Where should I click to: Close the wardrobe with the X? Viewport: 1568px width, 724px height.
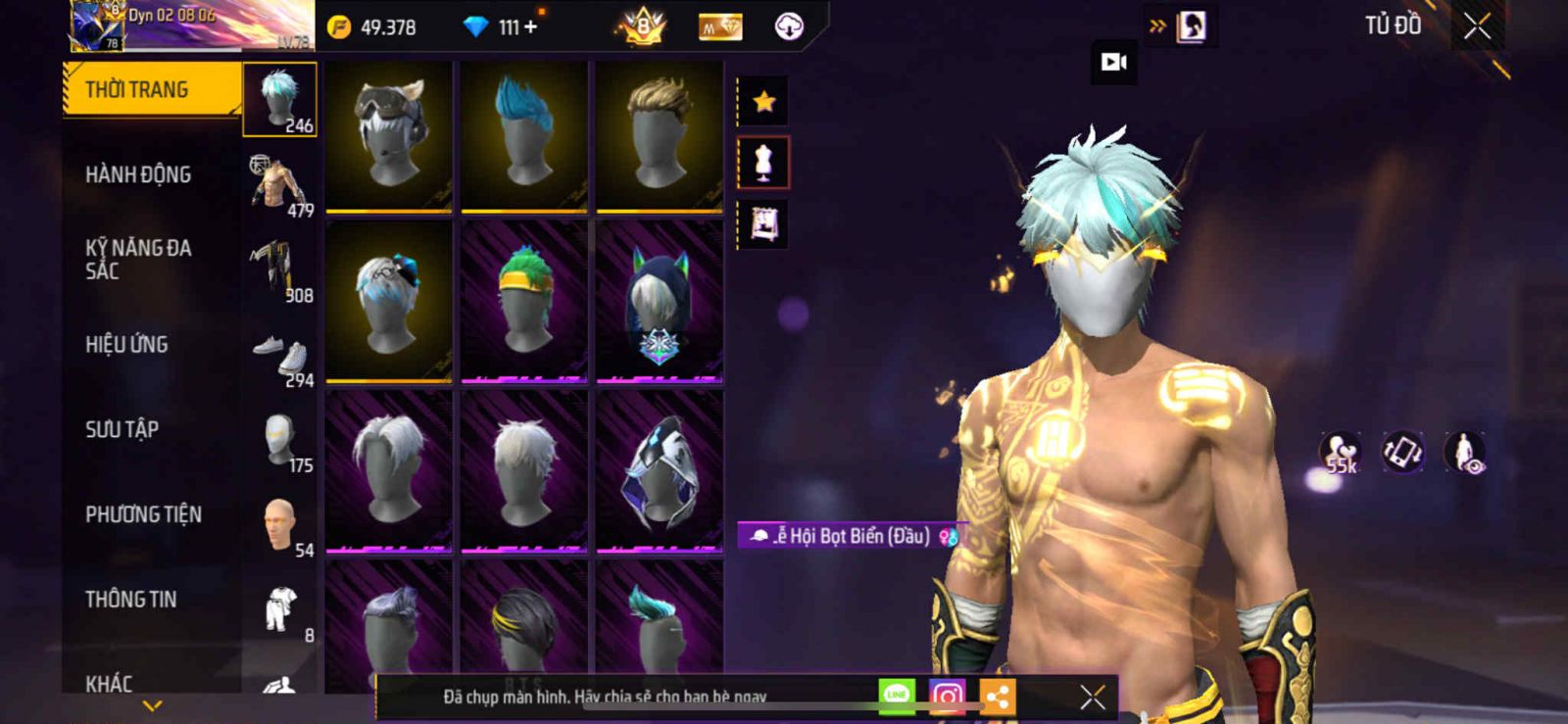[x=1477, y=27]
